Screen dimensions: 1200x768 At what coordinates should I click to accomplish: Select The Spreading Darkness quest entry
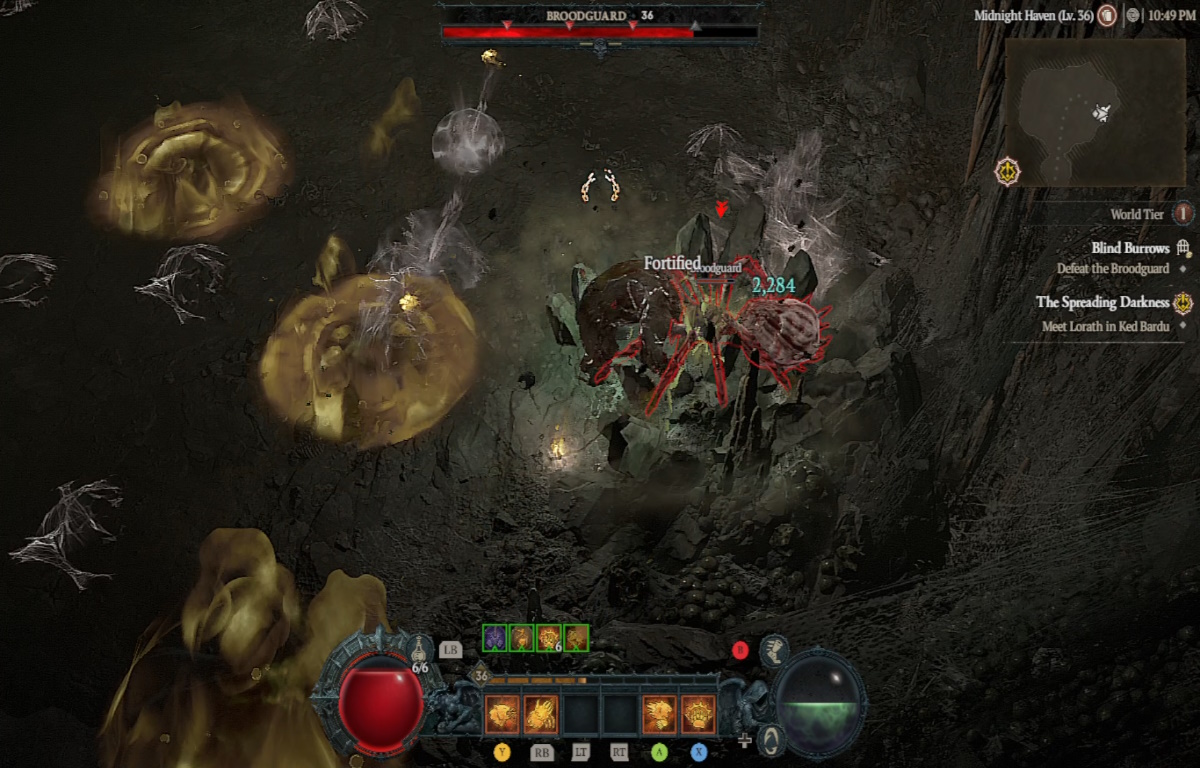coord(1102,302)
